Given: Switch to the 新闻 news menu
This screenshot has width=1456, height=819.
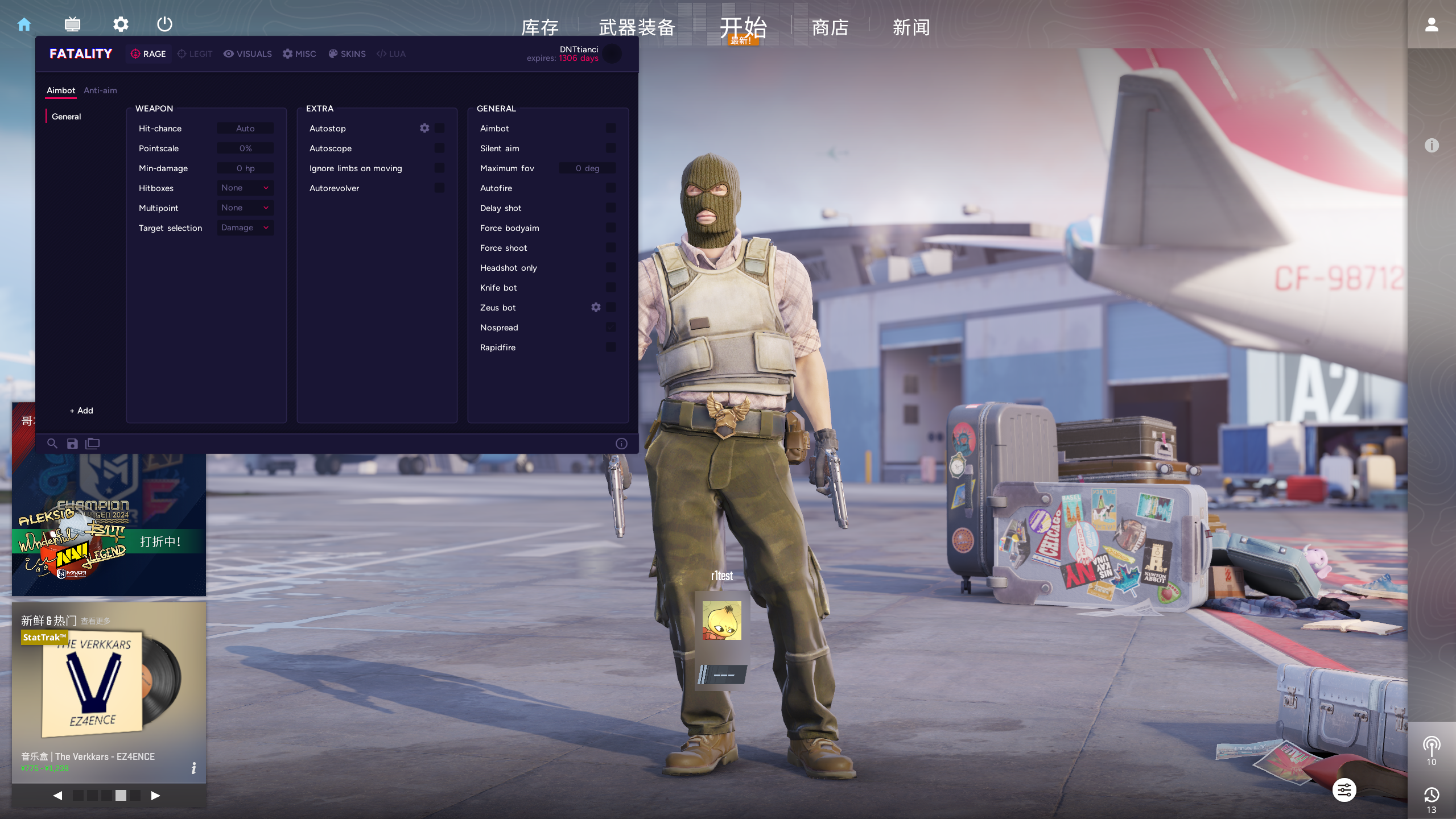Looking at the screenshot, I should 911,27.
